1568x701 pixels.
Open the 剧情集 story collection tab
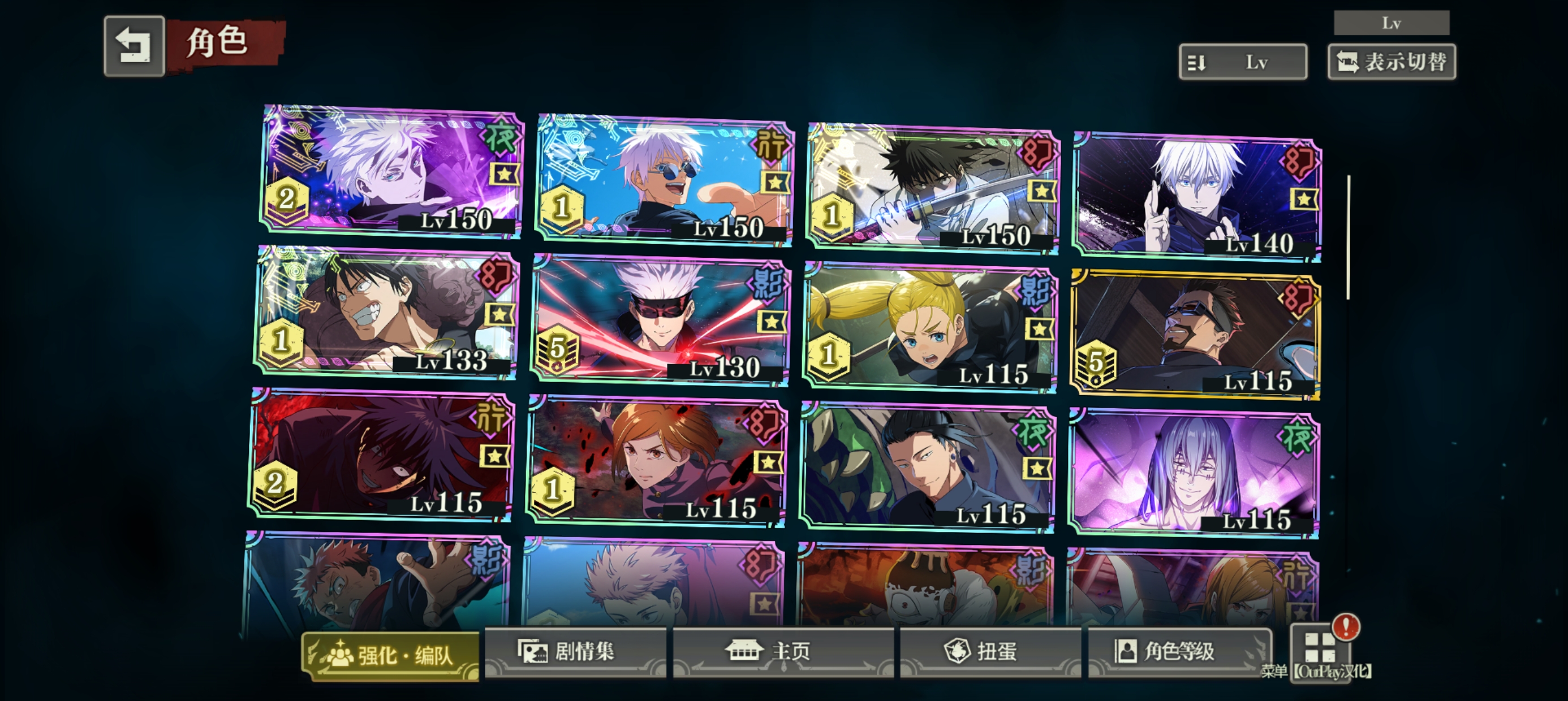575,652
